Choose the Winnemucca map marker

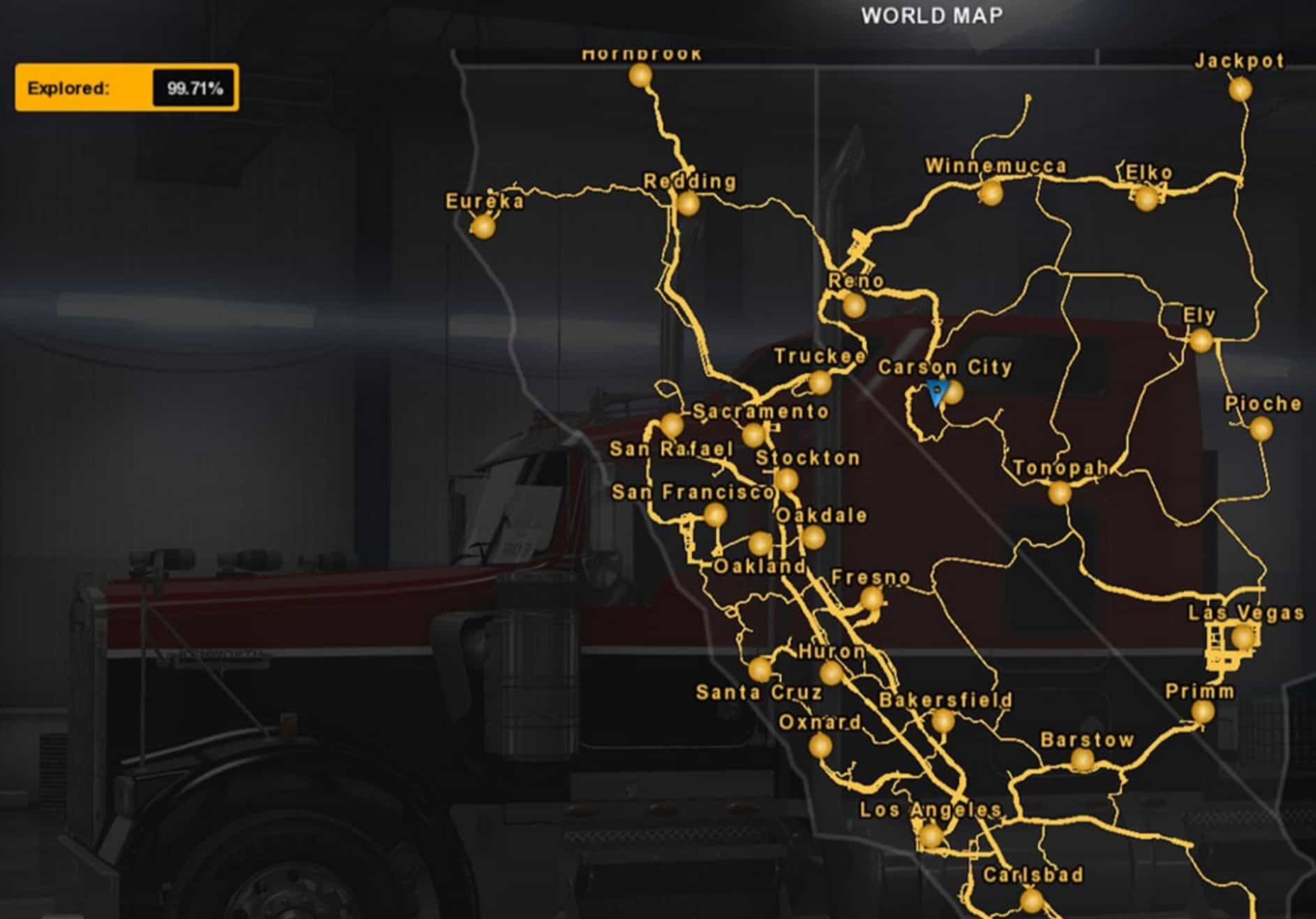tap(990, 192)
